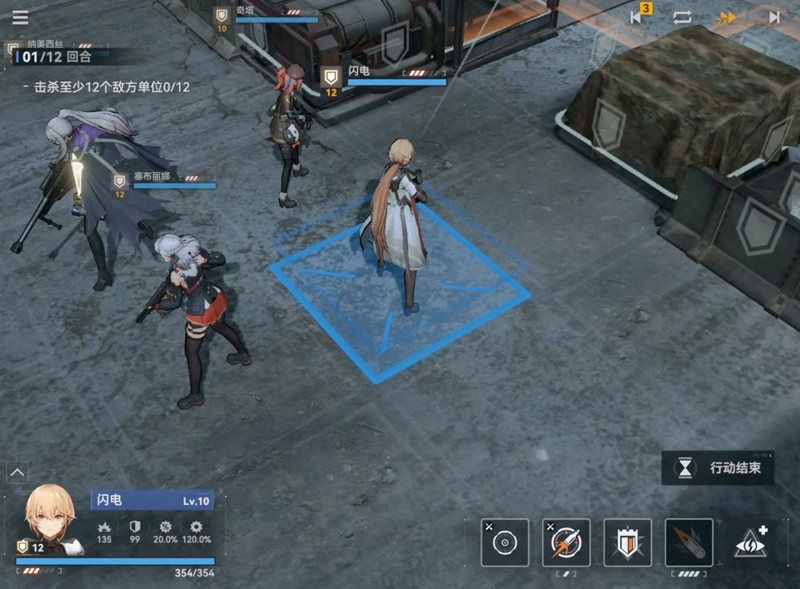Open the kill 12 enemies objective tracker

pyautogui.click(x=111, y=87)
